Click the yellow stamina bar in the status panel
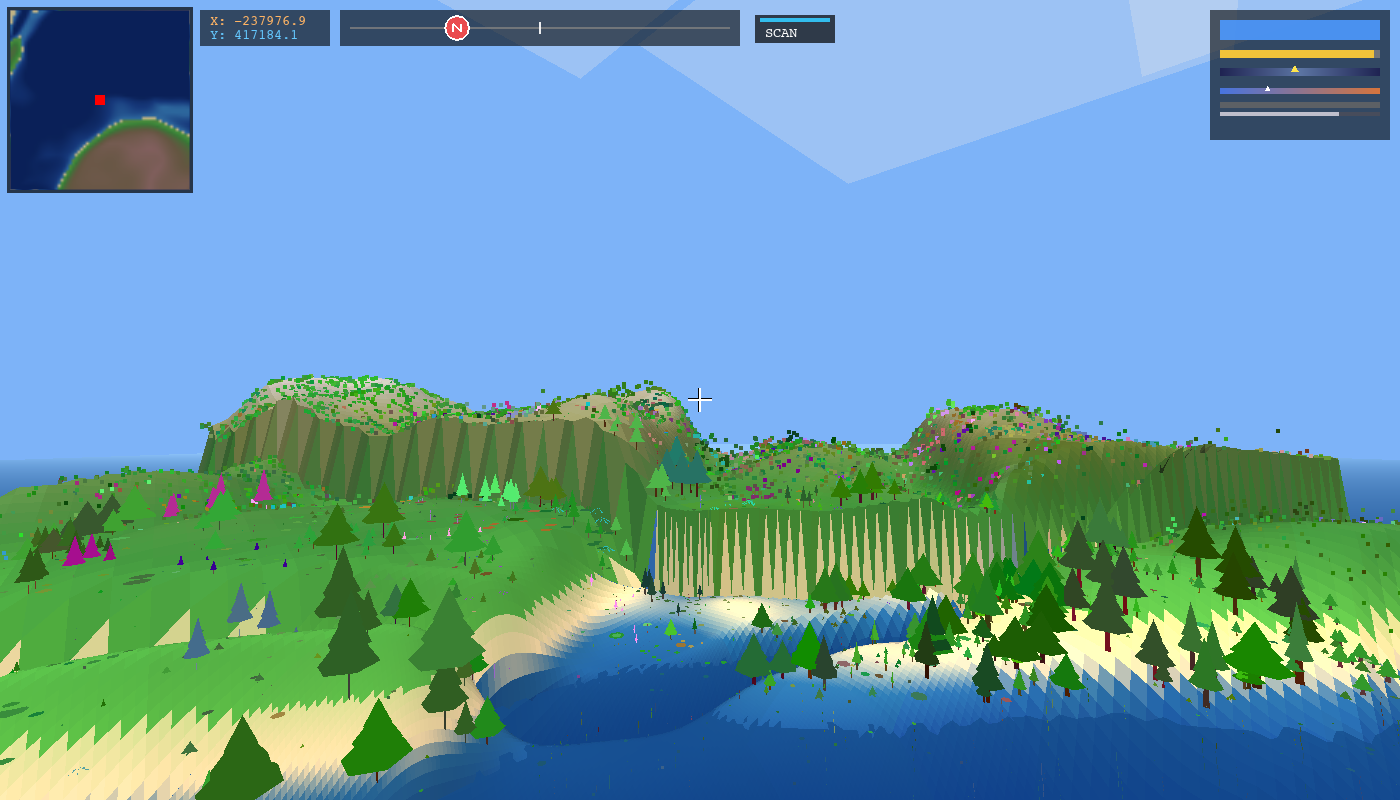Image resolution: width=1400 pixels, height=800 pixels. pyautogui.click(x=1295, y=53)
